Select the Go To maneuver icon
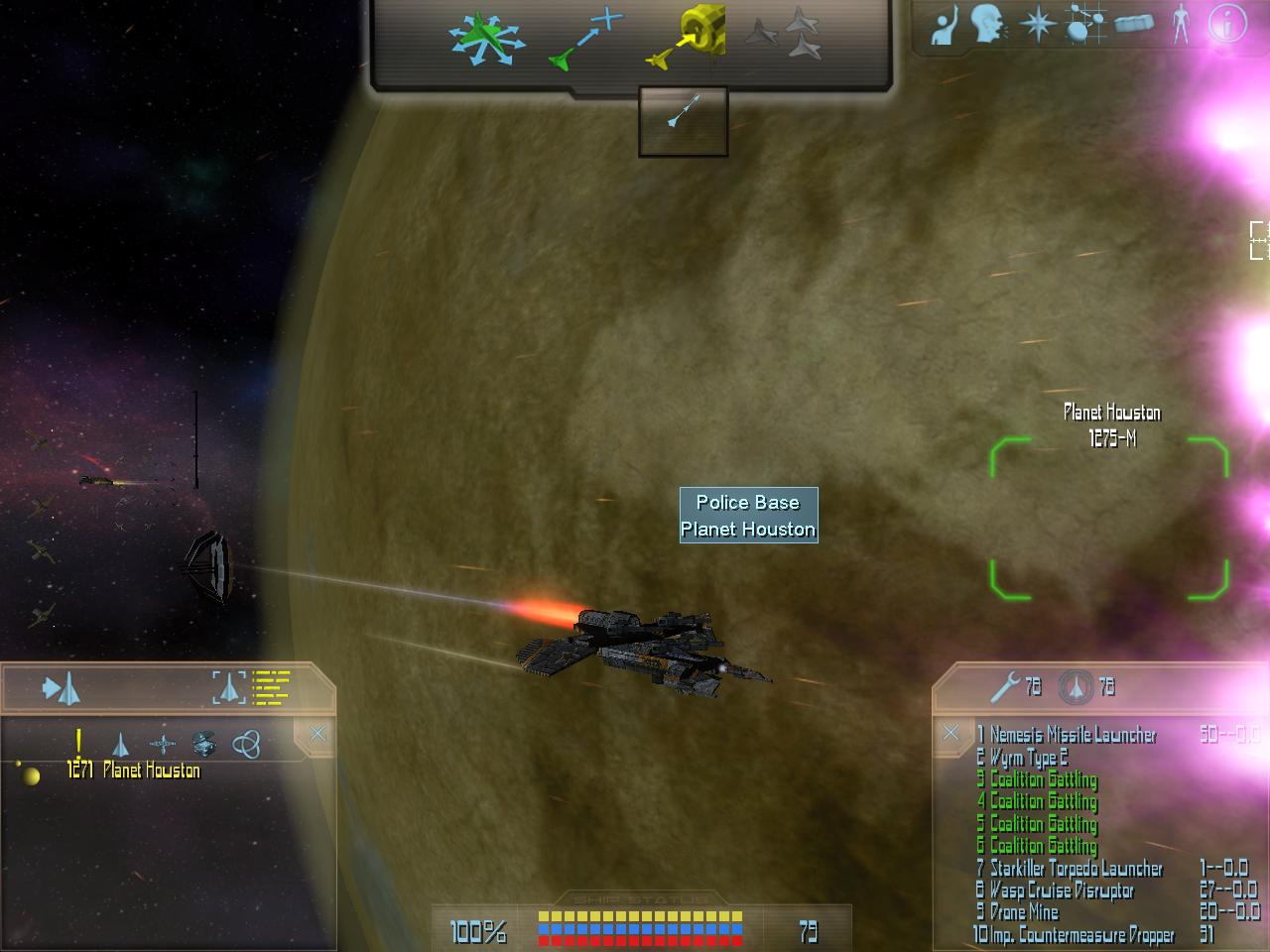Screen dimensions: 1270x952 tap(586, 40)
